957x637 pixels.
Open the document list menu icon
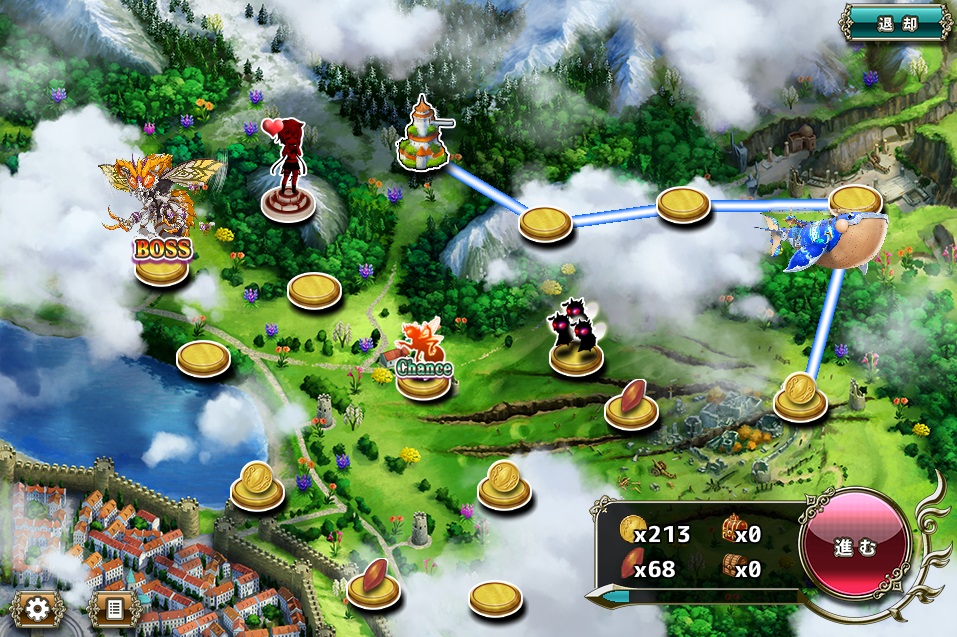113,608
